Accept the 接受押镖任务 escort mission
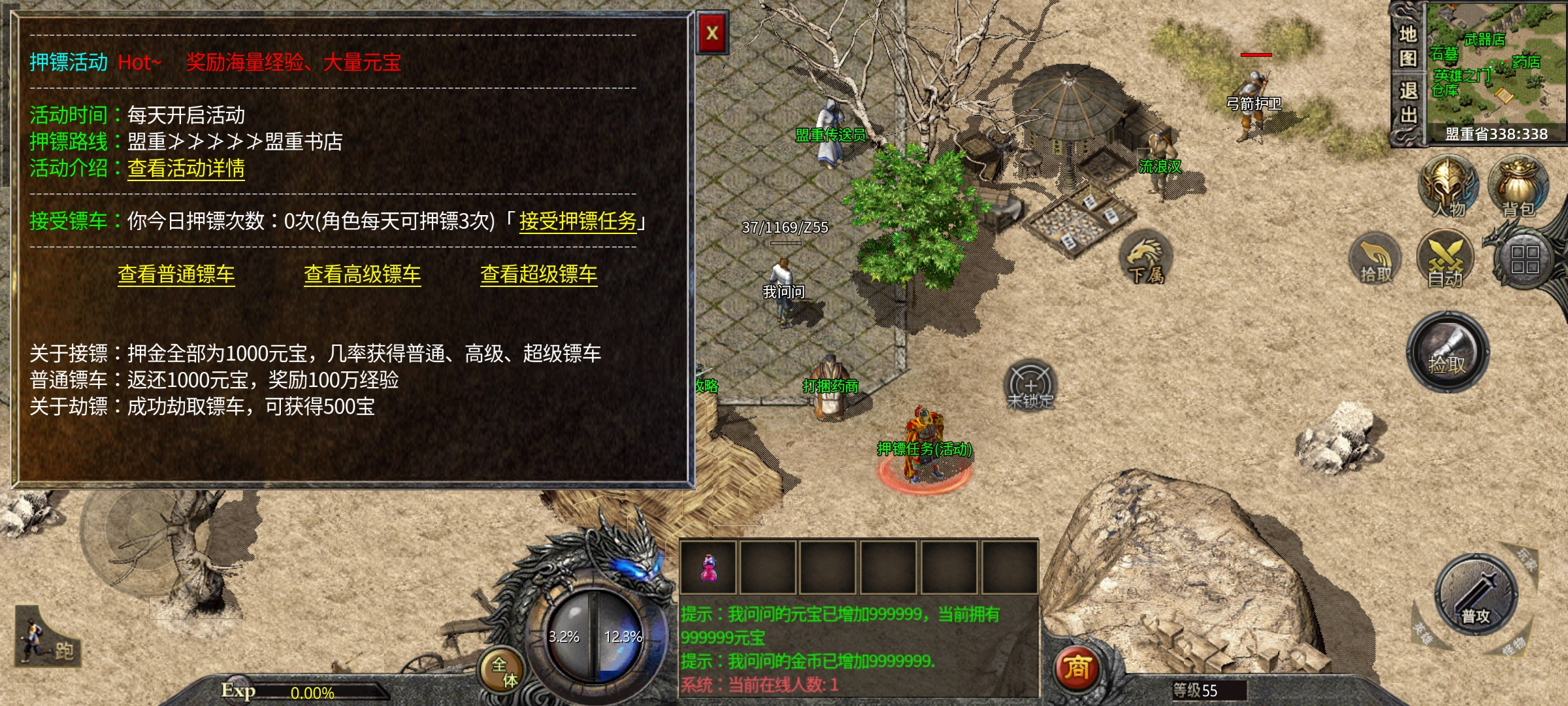Image resolution: width=1568 pixels, height=706 pixels. coord(578,222)
